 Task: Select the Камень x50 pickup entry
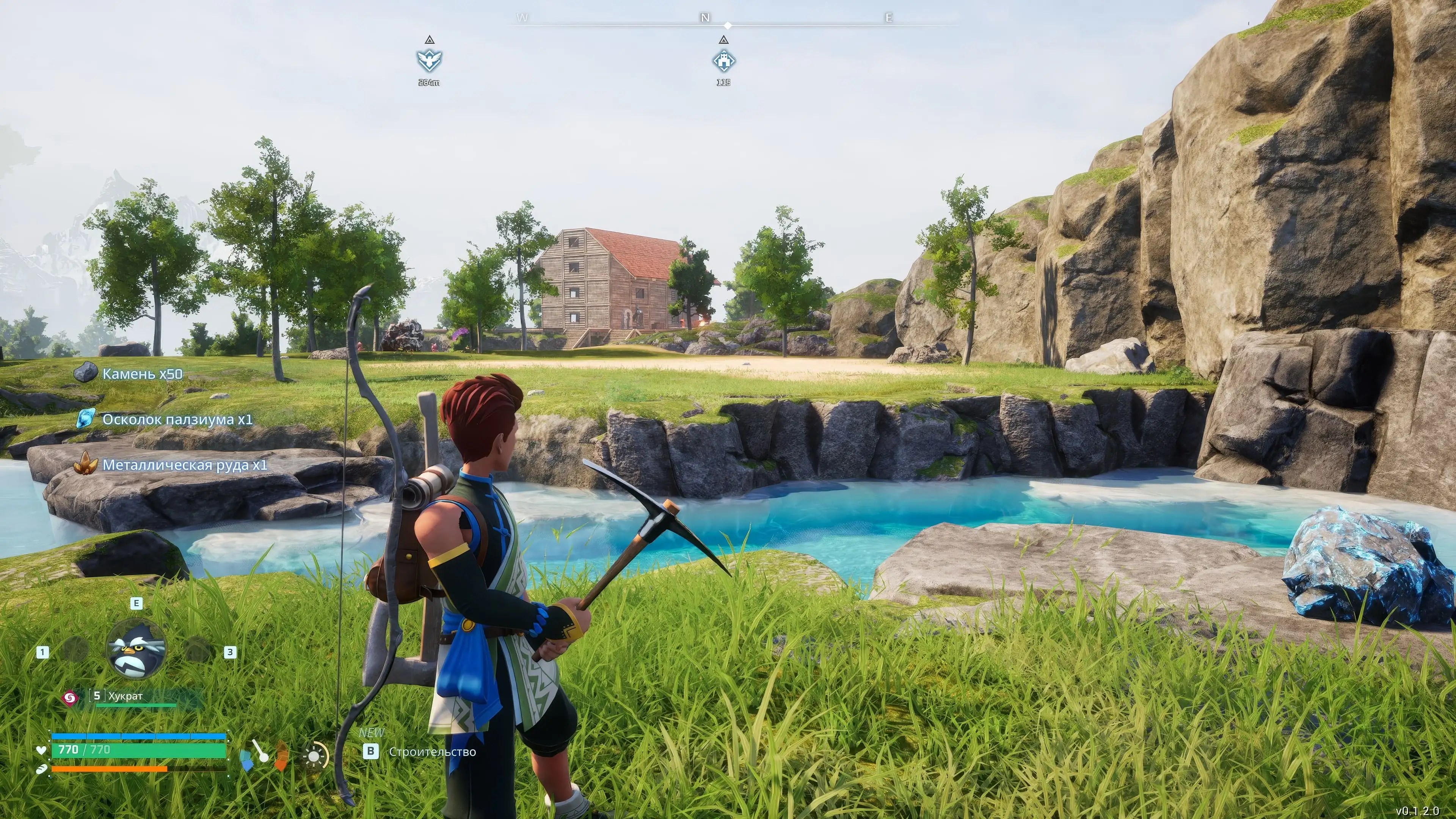coord(142,373)
